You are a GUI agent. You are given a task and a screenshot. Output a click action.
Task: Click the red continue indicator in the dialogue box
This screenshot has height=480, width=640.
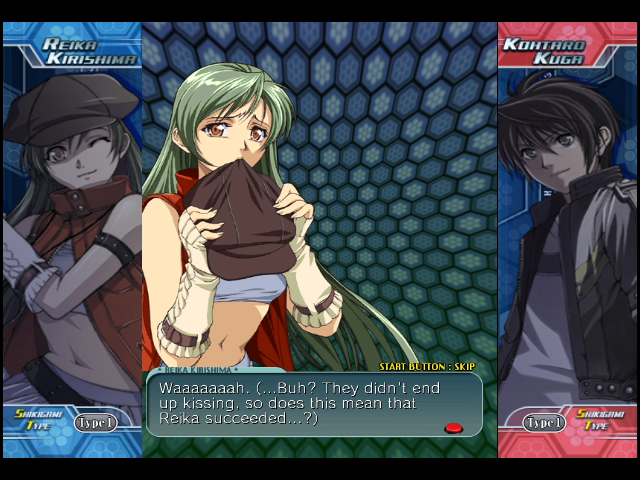tap(453, 428)
